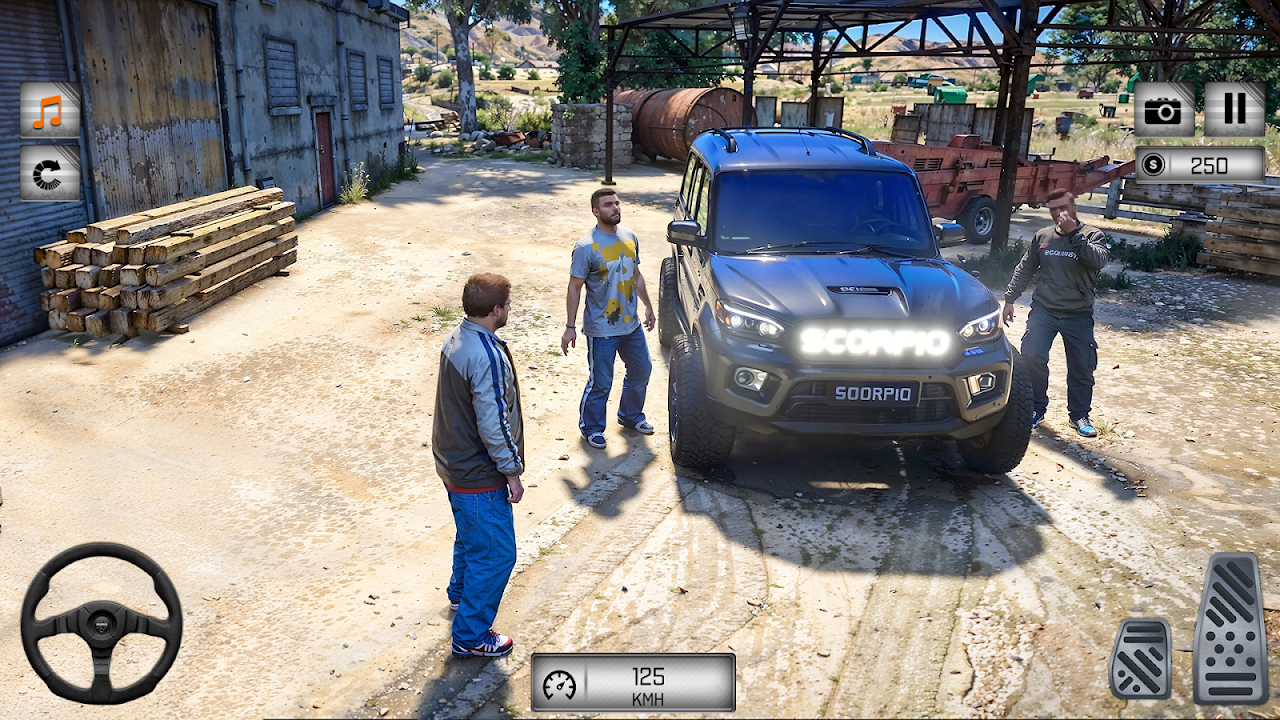Tap the circular reset arrow button
Image resolution: width=1280 pixels, height=720 pixels.
pos(49,173)
